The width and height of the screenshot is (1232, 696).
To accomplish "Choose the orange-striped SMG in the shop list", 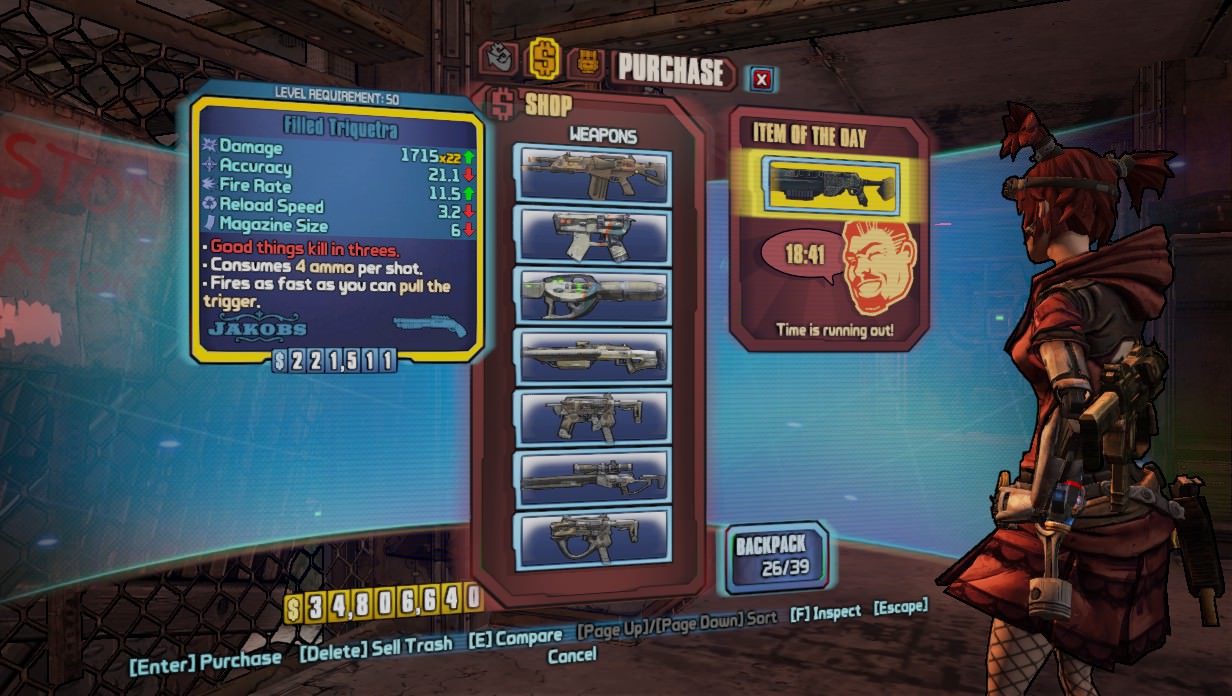I will coord(592,234).
